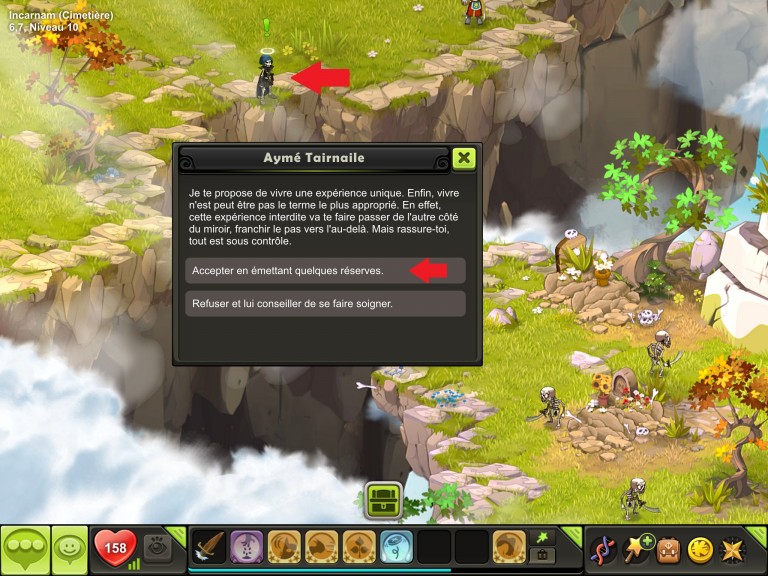Open the smiley emotes menu
This screenshot has width=768, height=576.
69,549
